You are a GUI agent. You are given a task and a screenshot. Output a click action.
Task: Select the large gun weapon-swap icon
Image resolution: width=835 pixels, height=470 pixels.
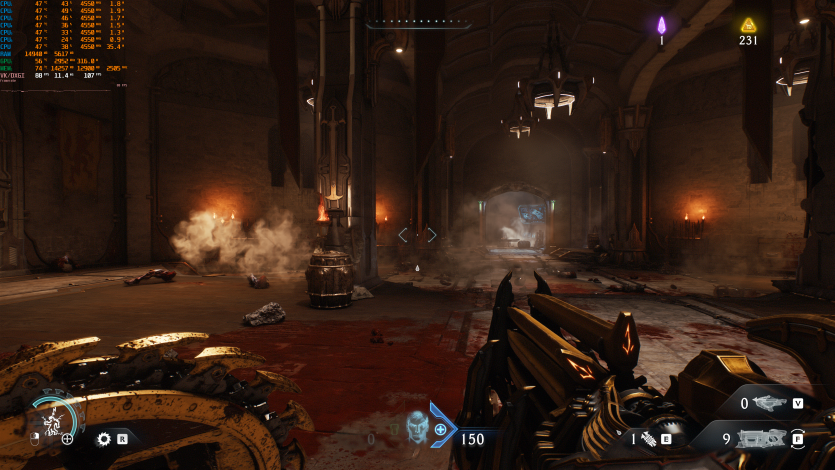tap(762, 437)
